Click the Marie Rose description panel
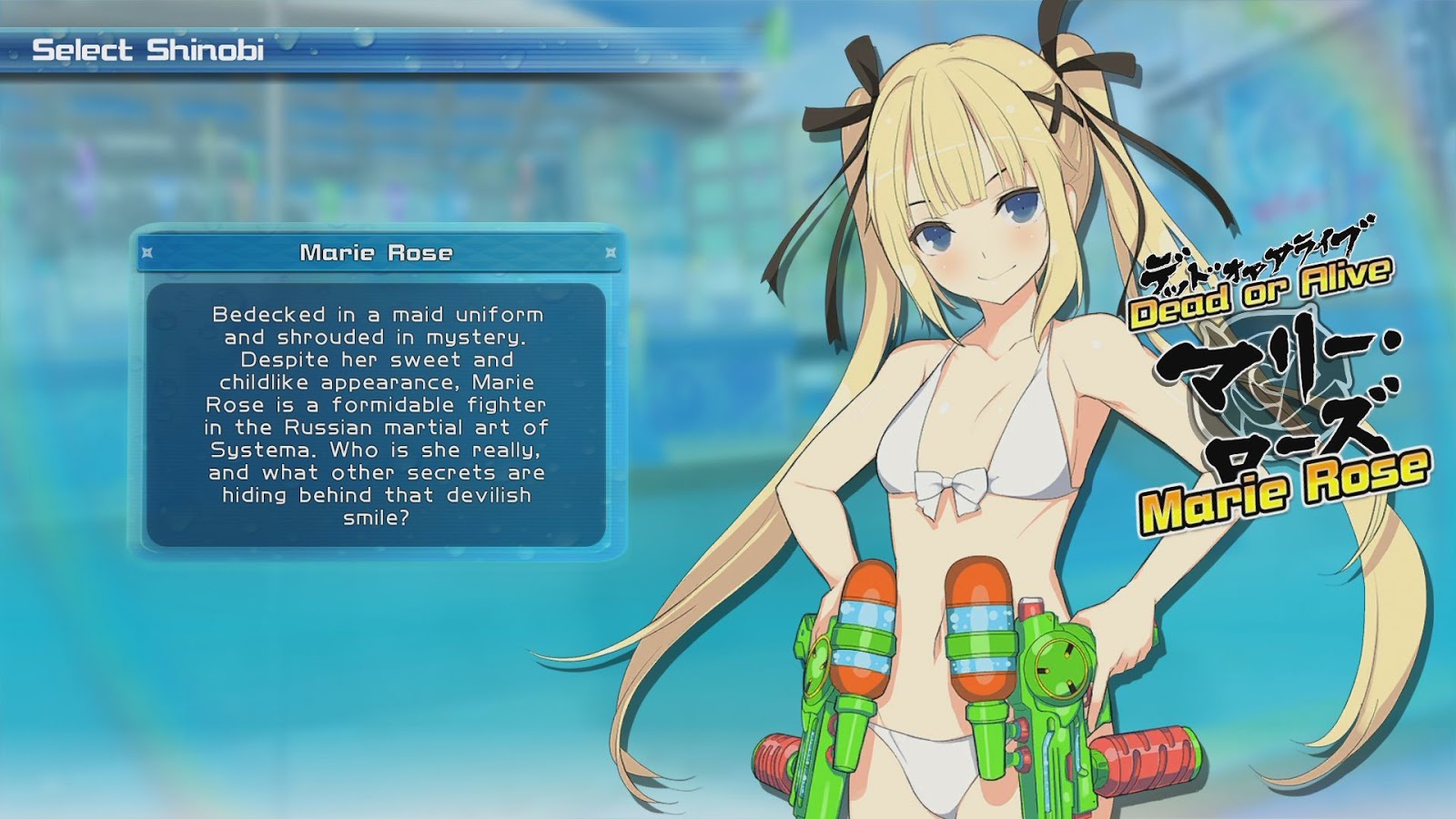The image size is (1456, 819). (x=376, y=415)
